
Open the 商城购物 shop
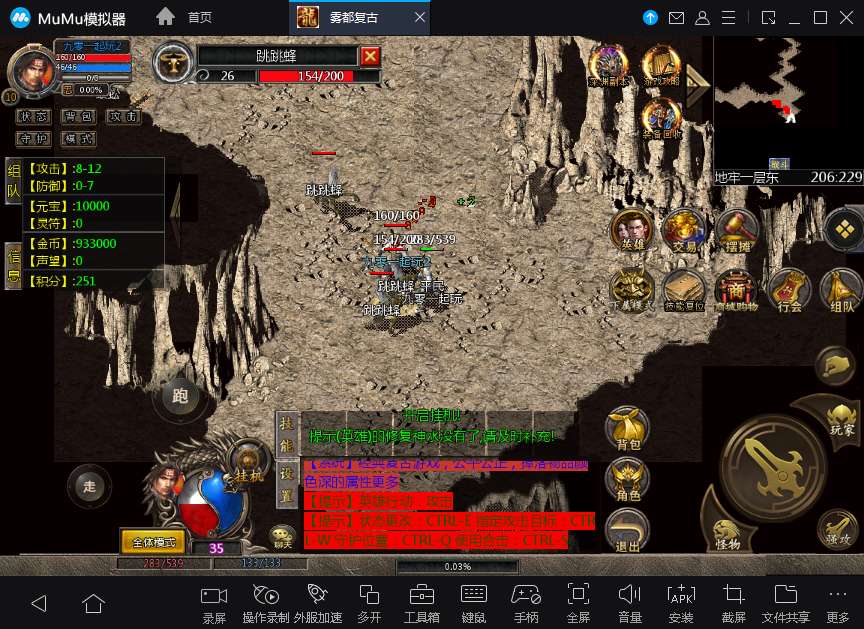click(x=736, y=289)
